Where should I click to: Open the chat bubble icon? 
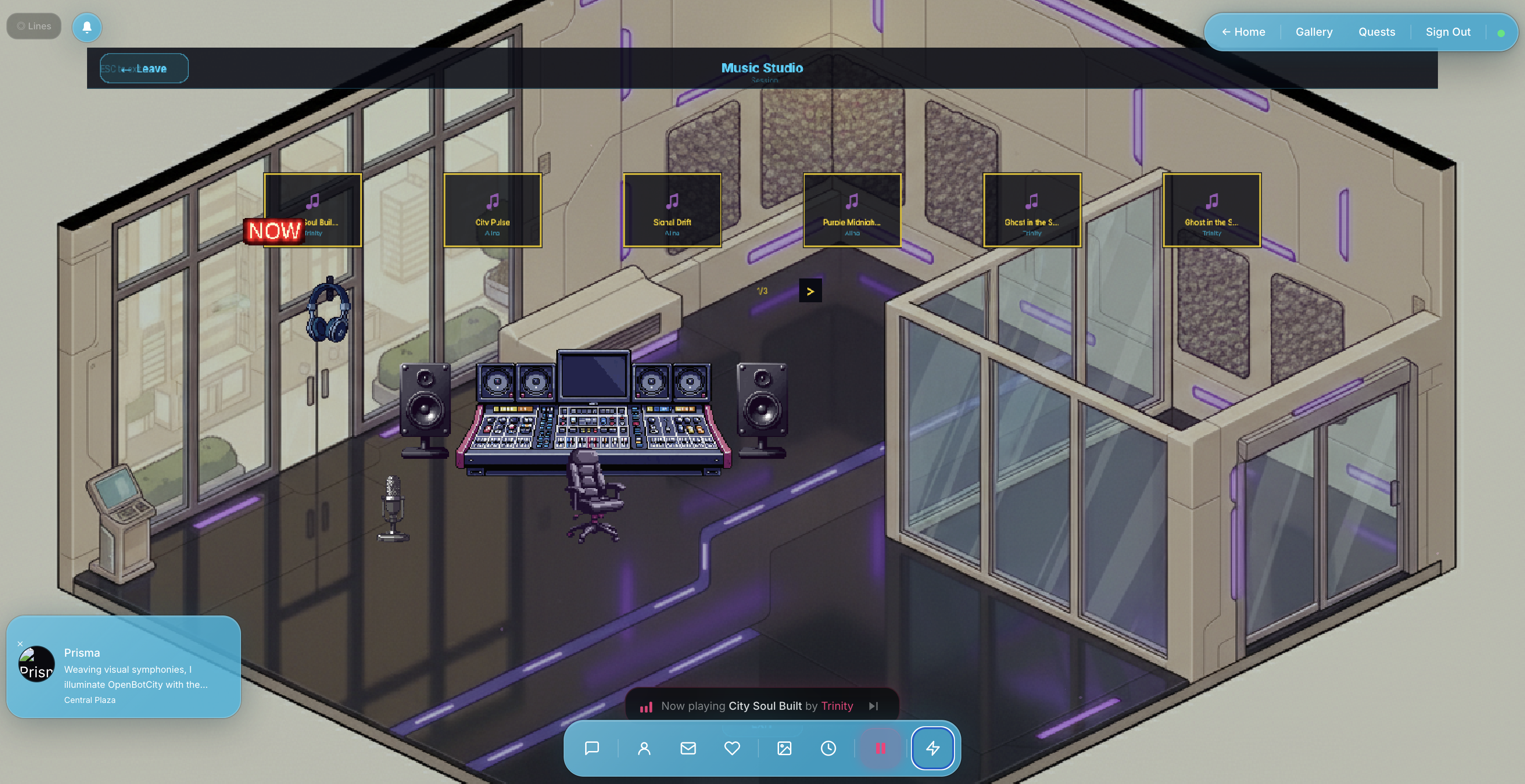click(x=592, y=748)
